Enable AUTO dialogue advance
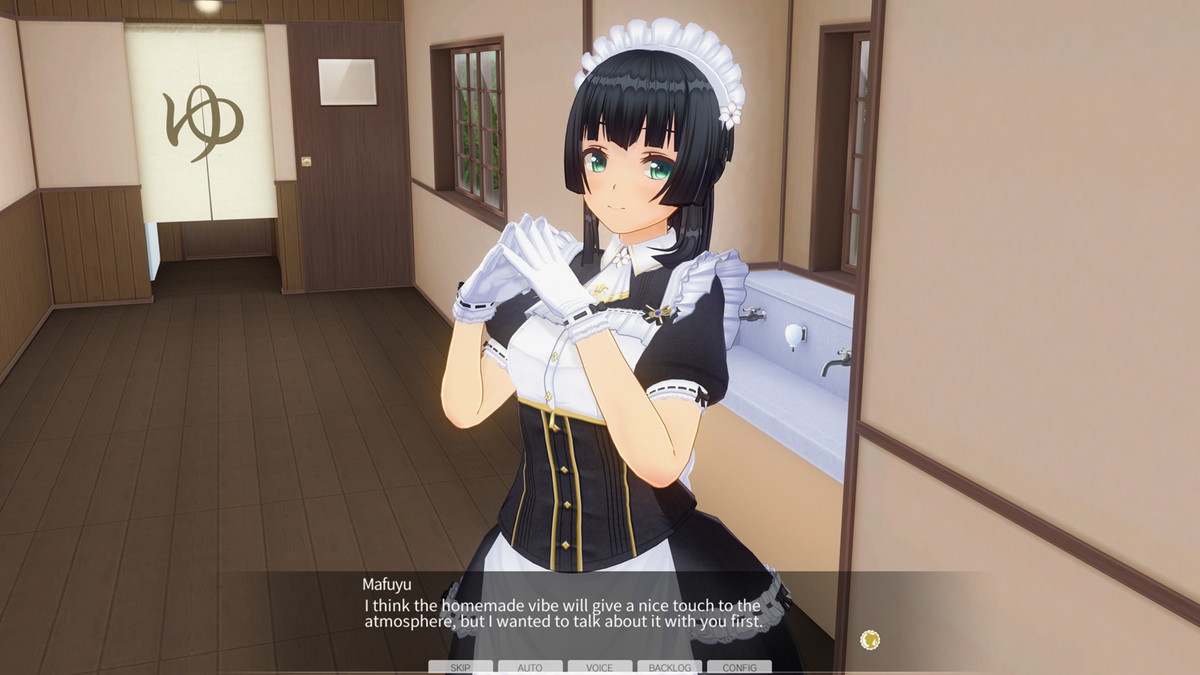 [x=530, y=667]
